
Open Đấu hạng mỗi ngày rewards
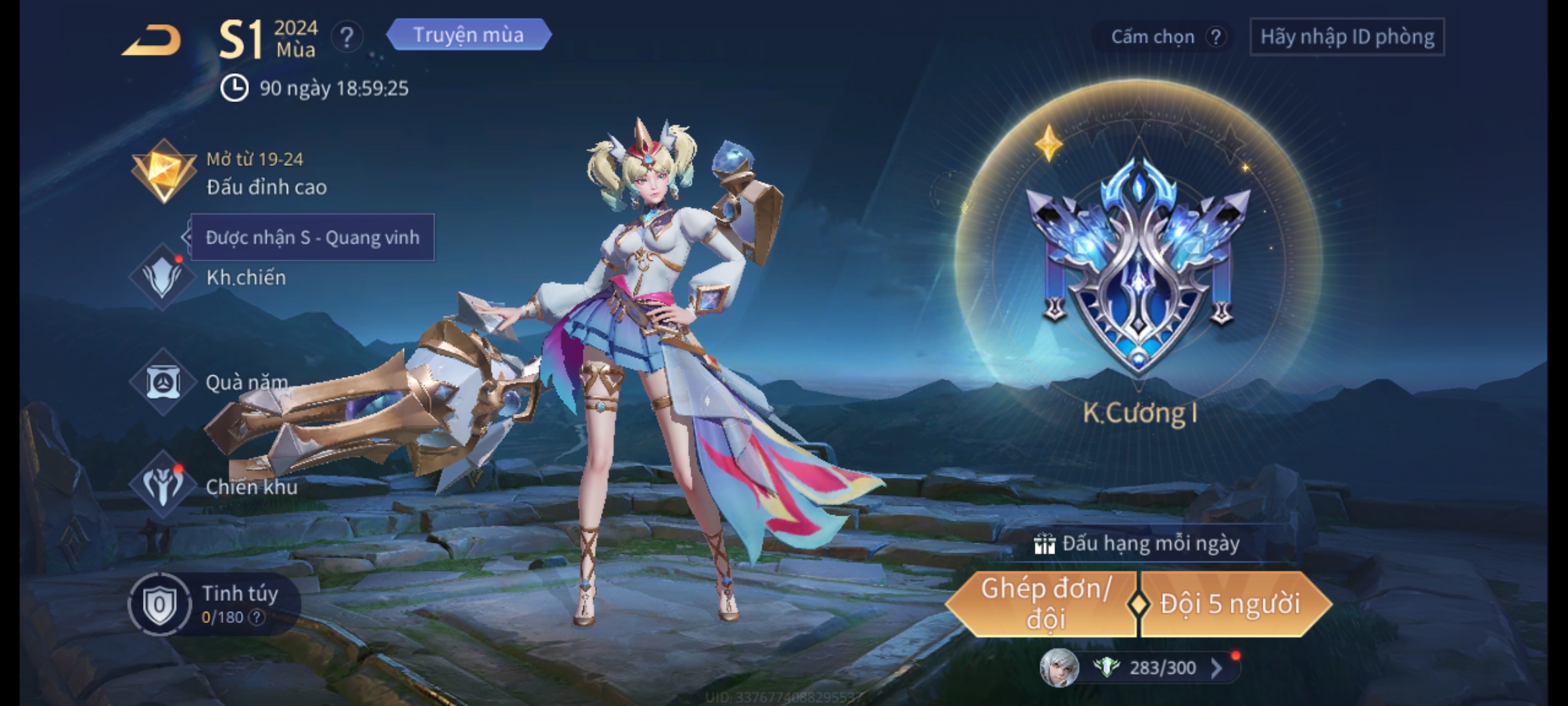click(x=1138, y=543)
